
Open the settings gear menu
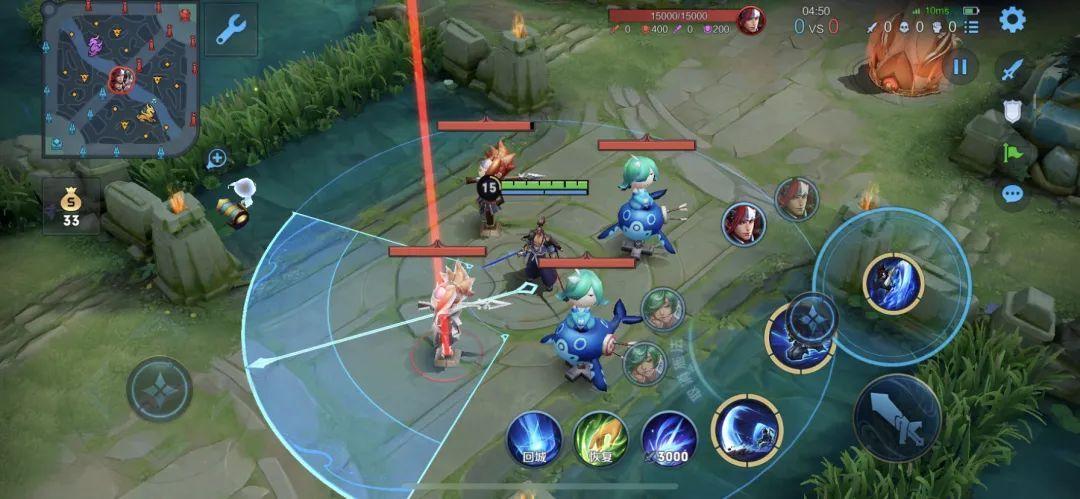(1012, 19)
